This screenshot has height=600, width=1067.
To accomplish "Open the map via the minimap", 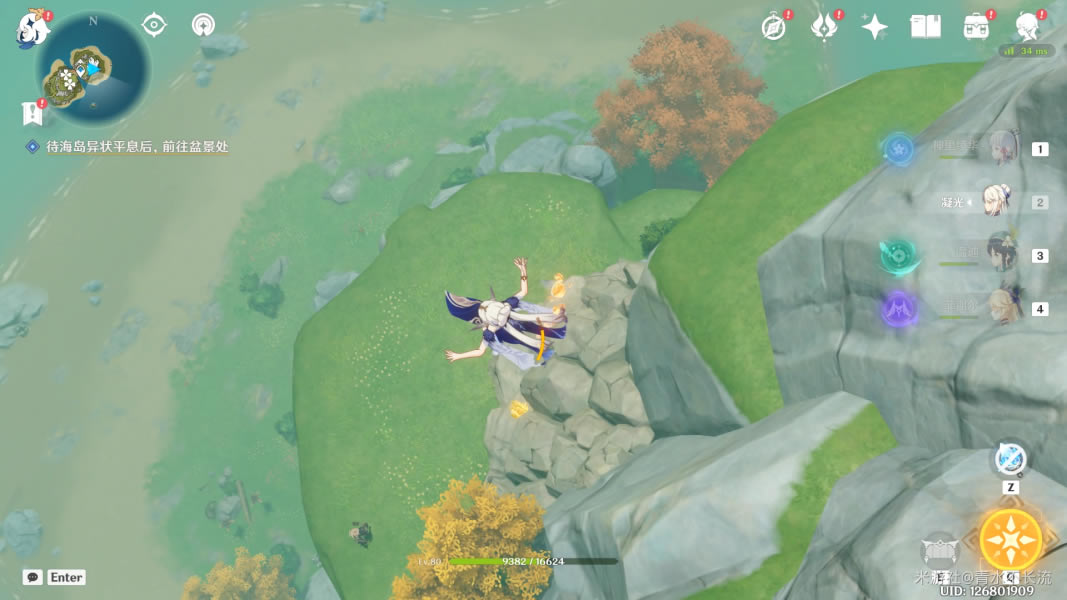I will pos(92,70).
